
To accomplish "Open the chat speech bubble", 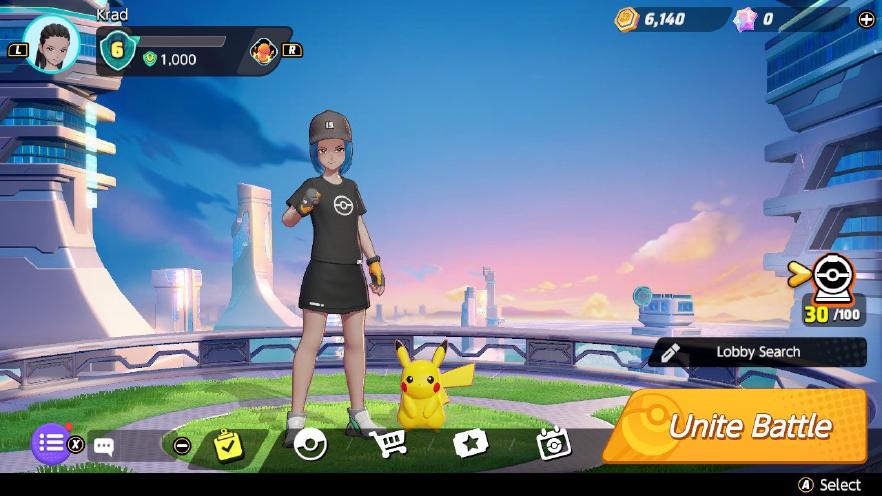I will click(x=103, y=446).
